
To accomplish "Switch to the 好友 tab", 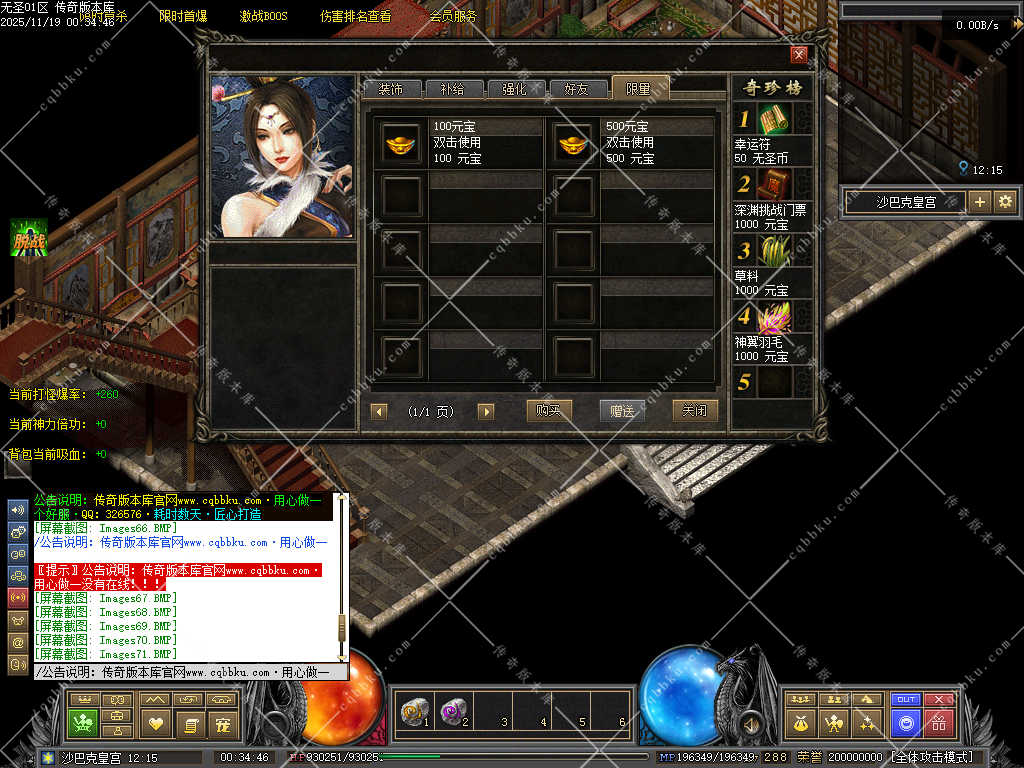I will coord(576,89).
